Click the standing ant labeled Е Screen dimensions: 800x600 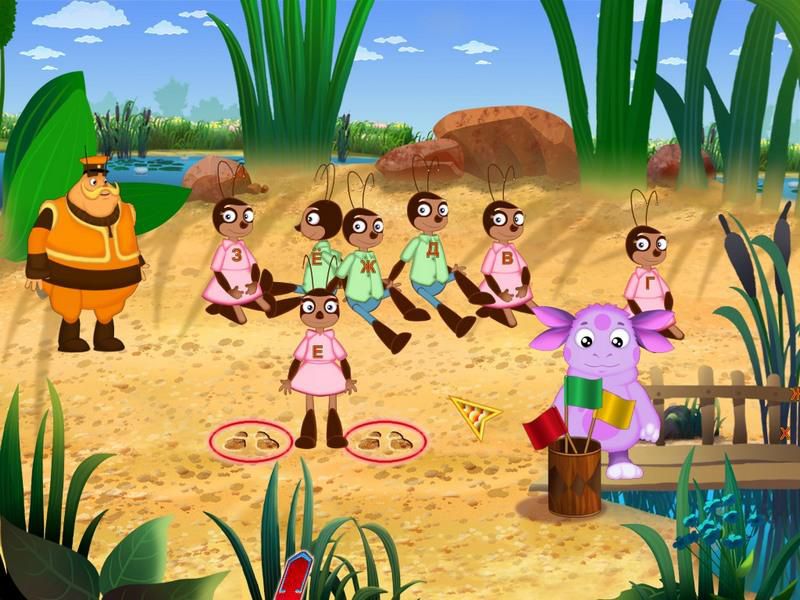coord(318,350)
